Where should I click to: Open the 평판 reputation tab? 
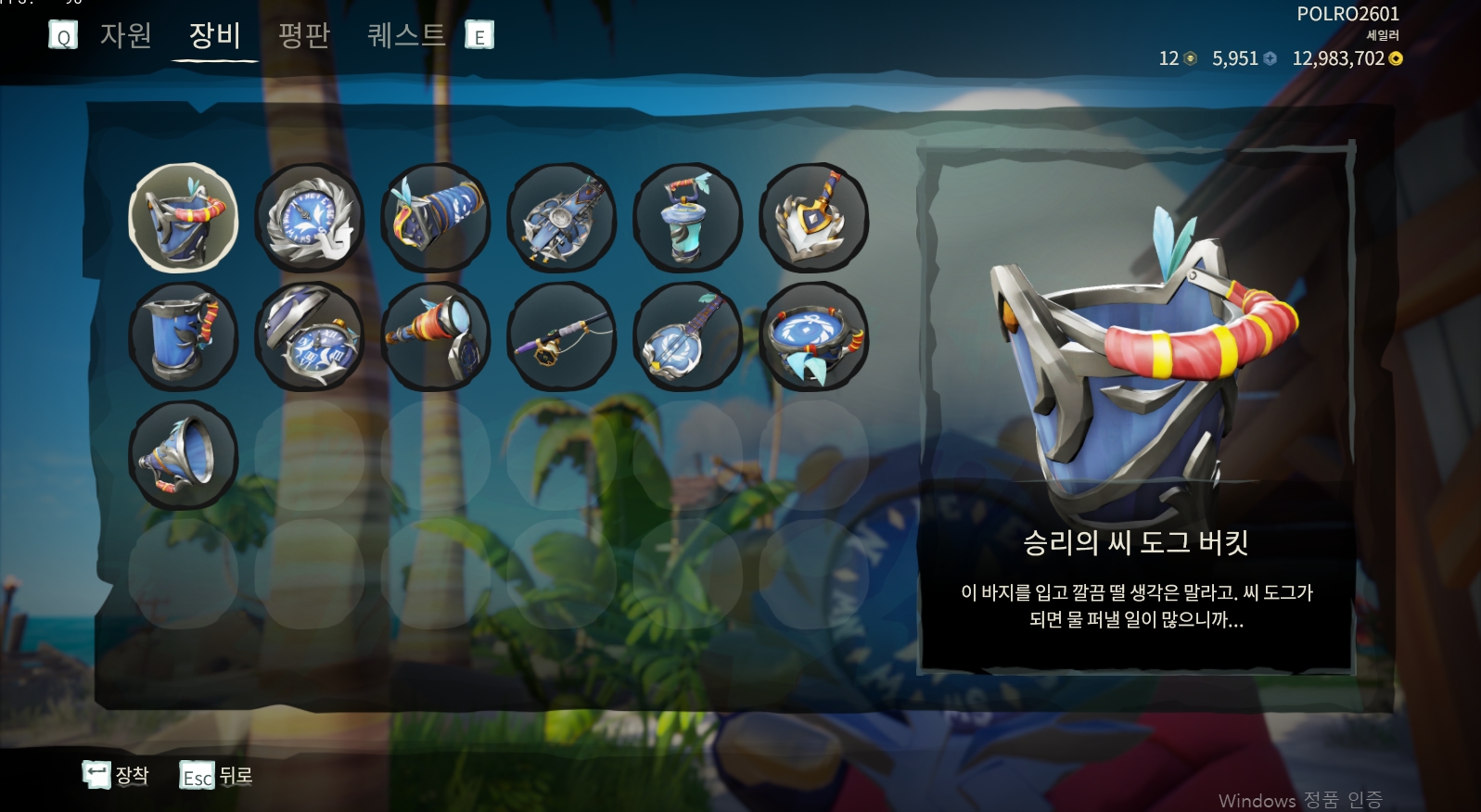pyautogui.click(x=303, y=36)
